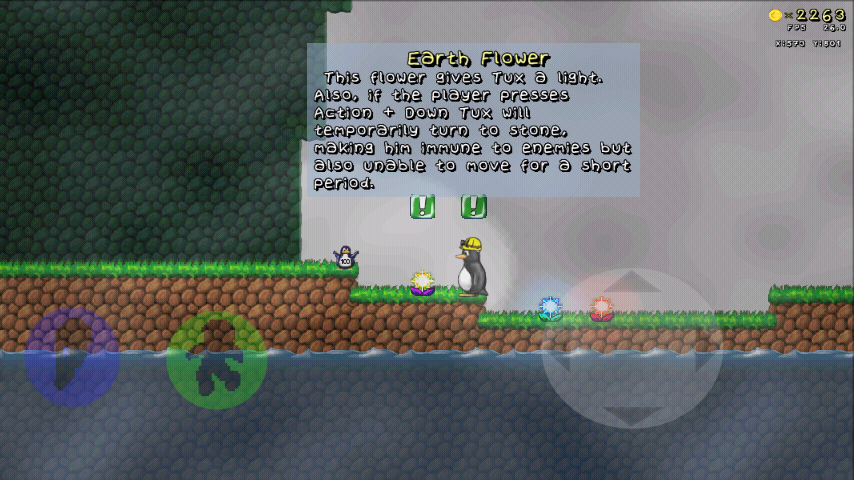Tap the blue action touch button
This screenshot has width=854, height=480.
pos(72,356)
